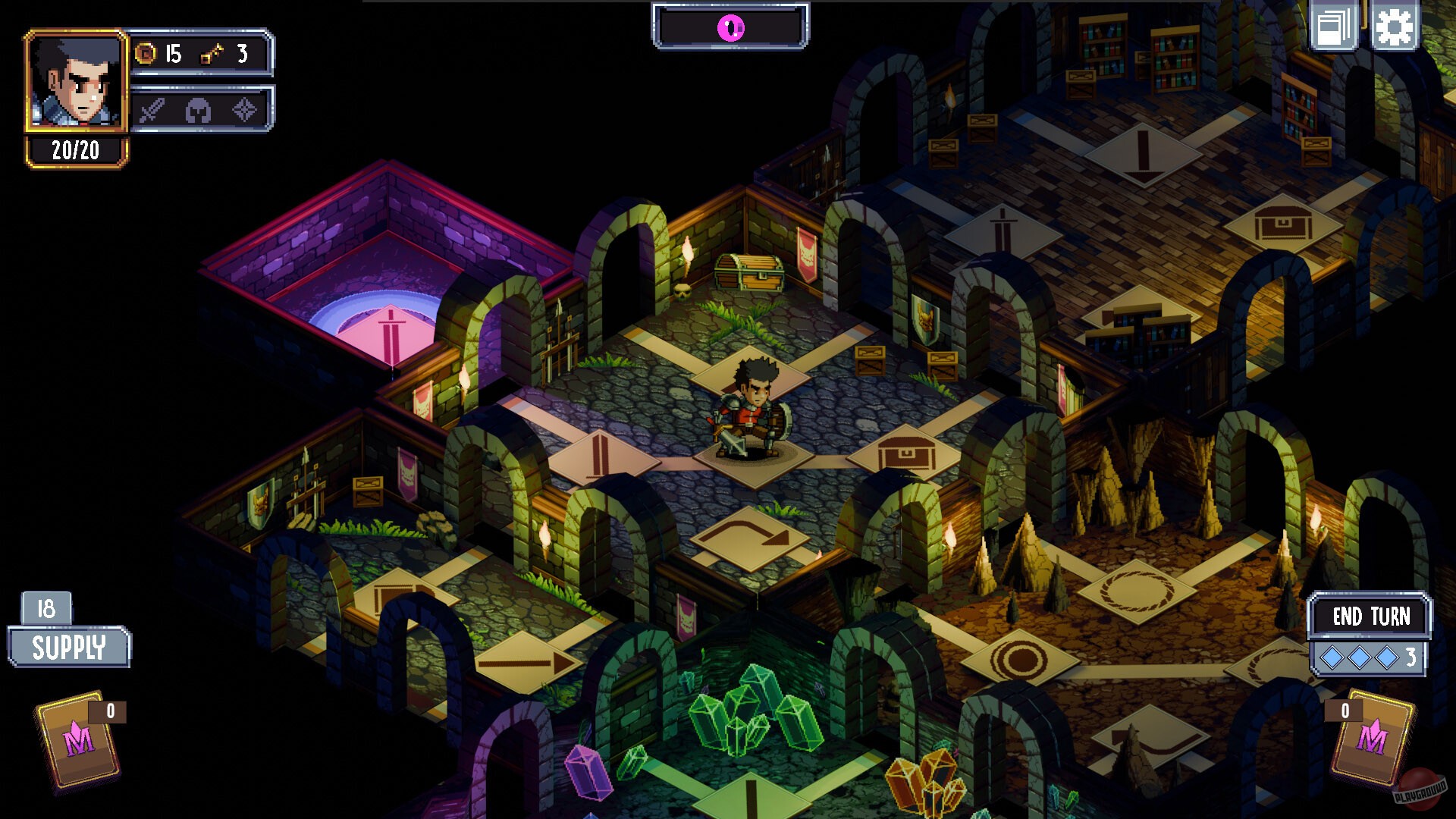1456x819 pixels.
Task: Select the key count icon
Action: coord(213,54)
